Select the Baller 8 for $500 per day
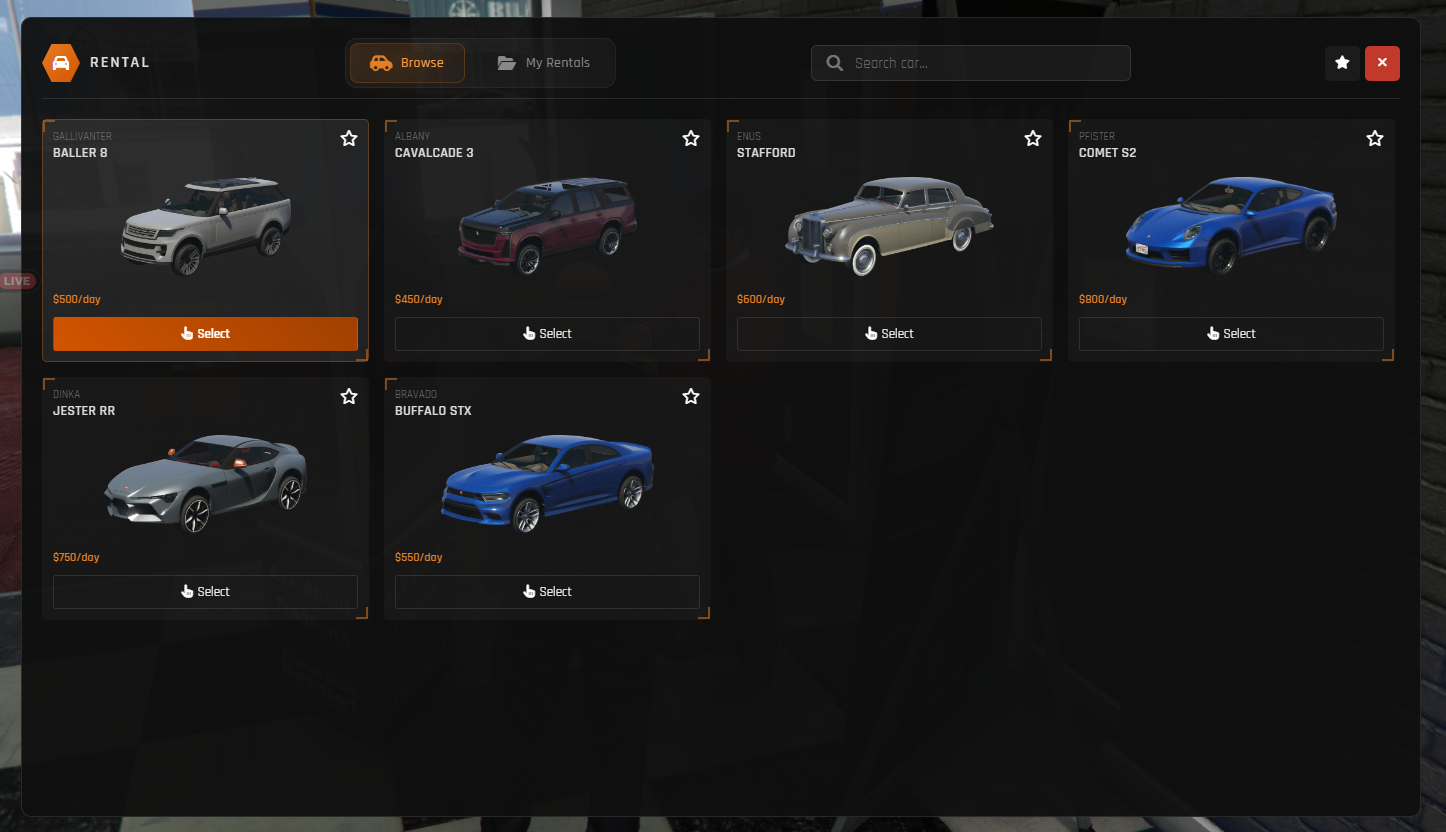 [x=205, y=333]
